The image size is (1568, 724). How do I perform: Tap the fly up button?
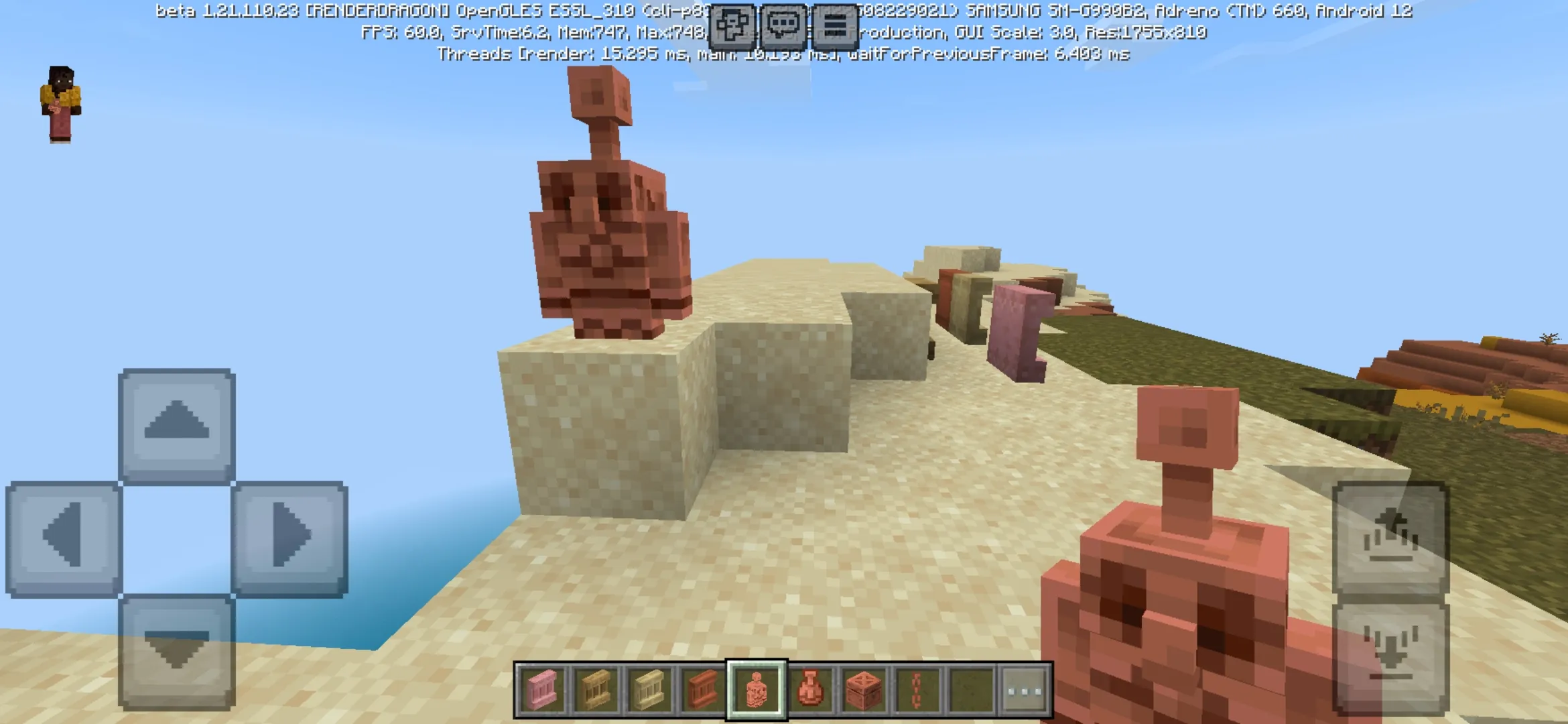coord(1391,538)
